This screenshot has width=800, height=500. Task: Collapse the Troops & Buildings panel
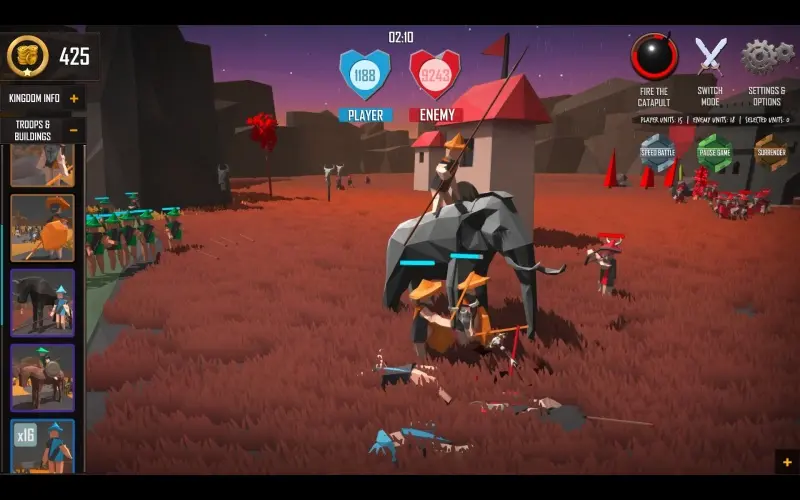(74, 130)
